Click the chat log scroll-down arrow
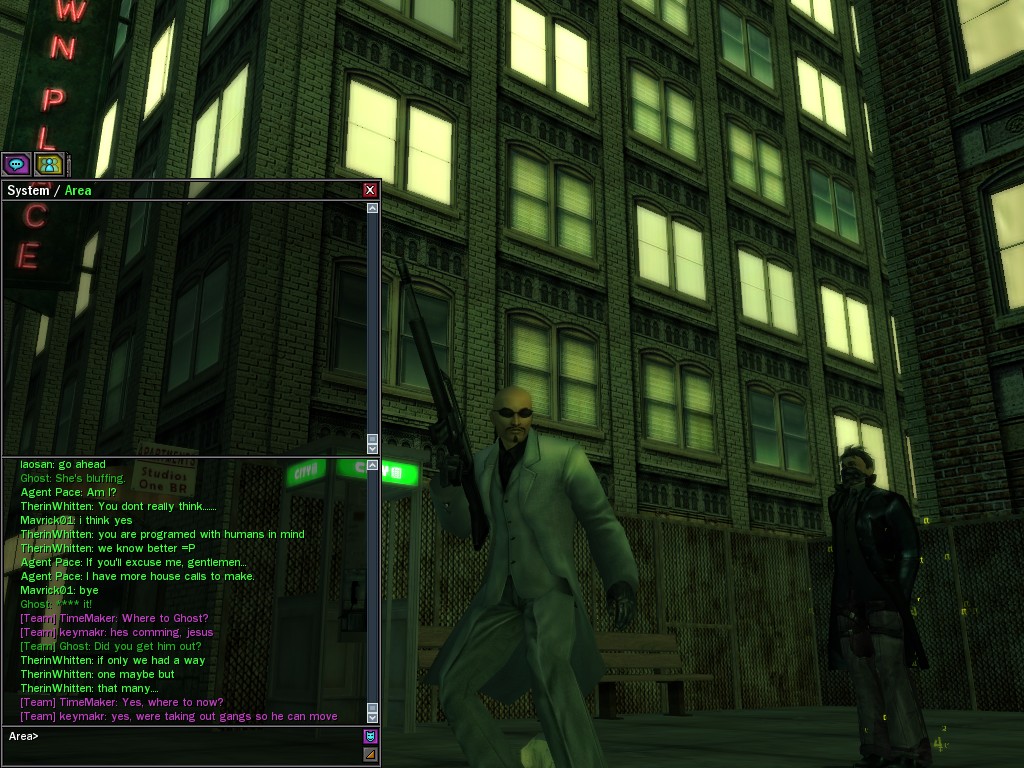 pyautogui.click(x=373, y=716)
